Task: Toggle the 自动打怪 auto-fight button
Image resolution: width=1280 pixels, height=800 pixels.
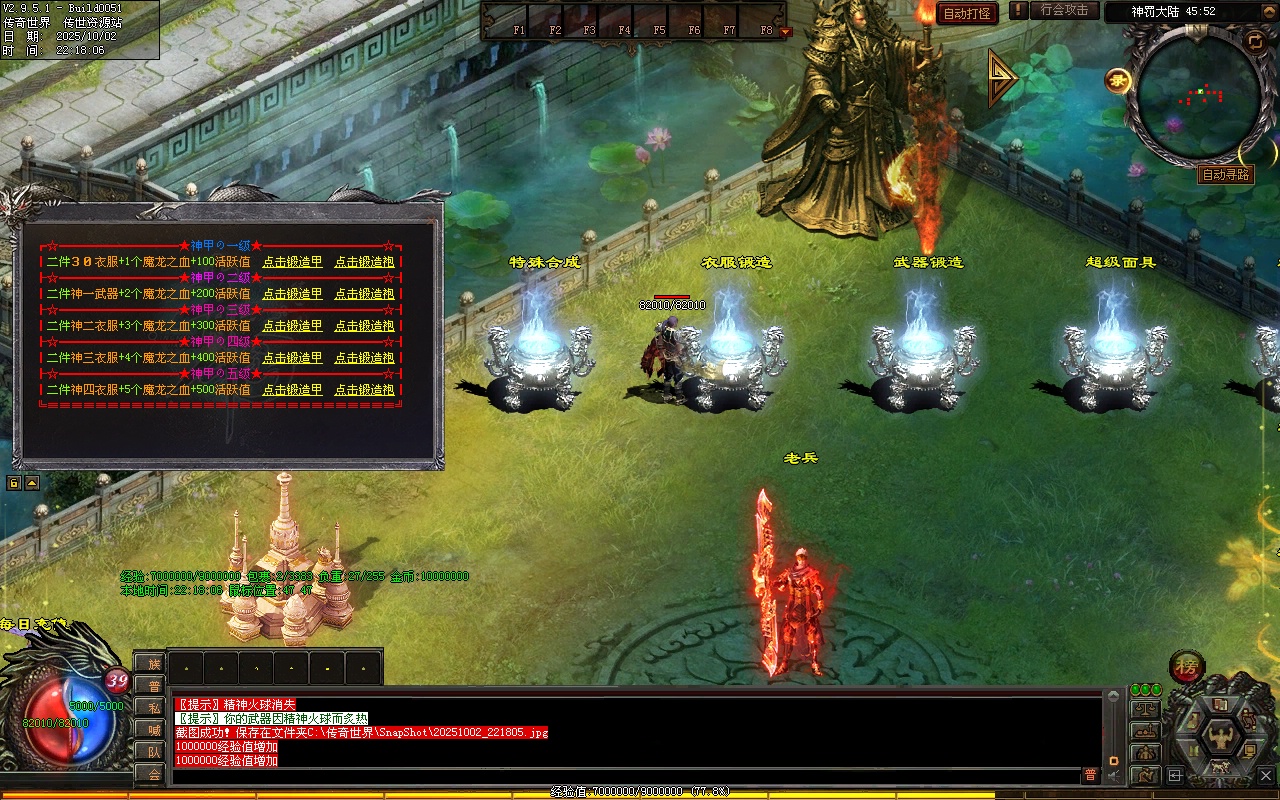Action: tap(967, 13)
